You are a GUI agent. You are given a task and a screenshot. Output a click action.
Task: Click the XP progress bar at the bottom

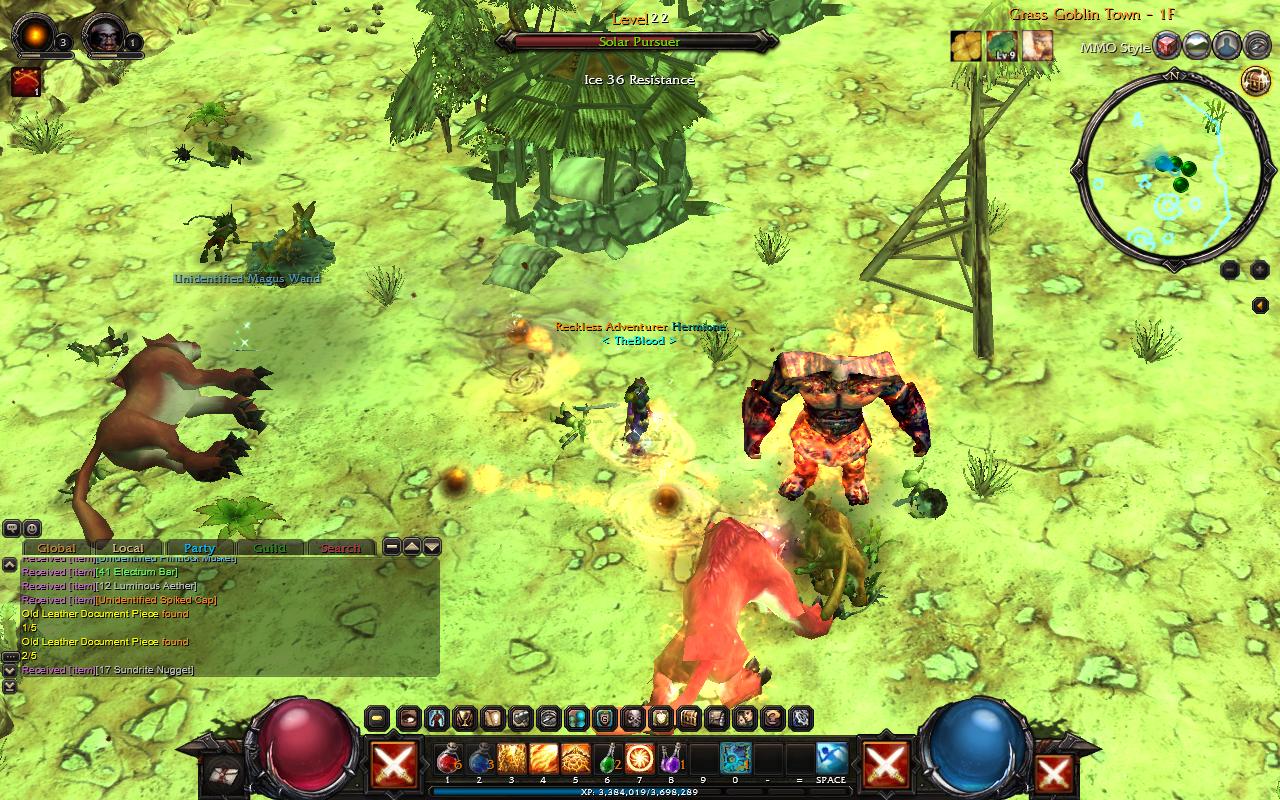(640, 790)
